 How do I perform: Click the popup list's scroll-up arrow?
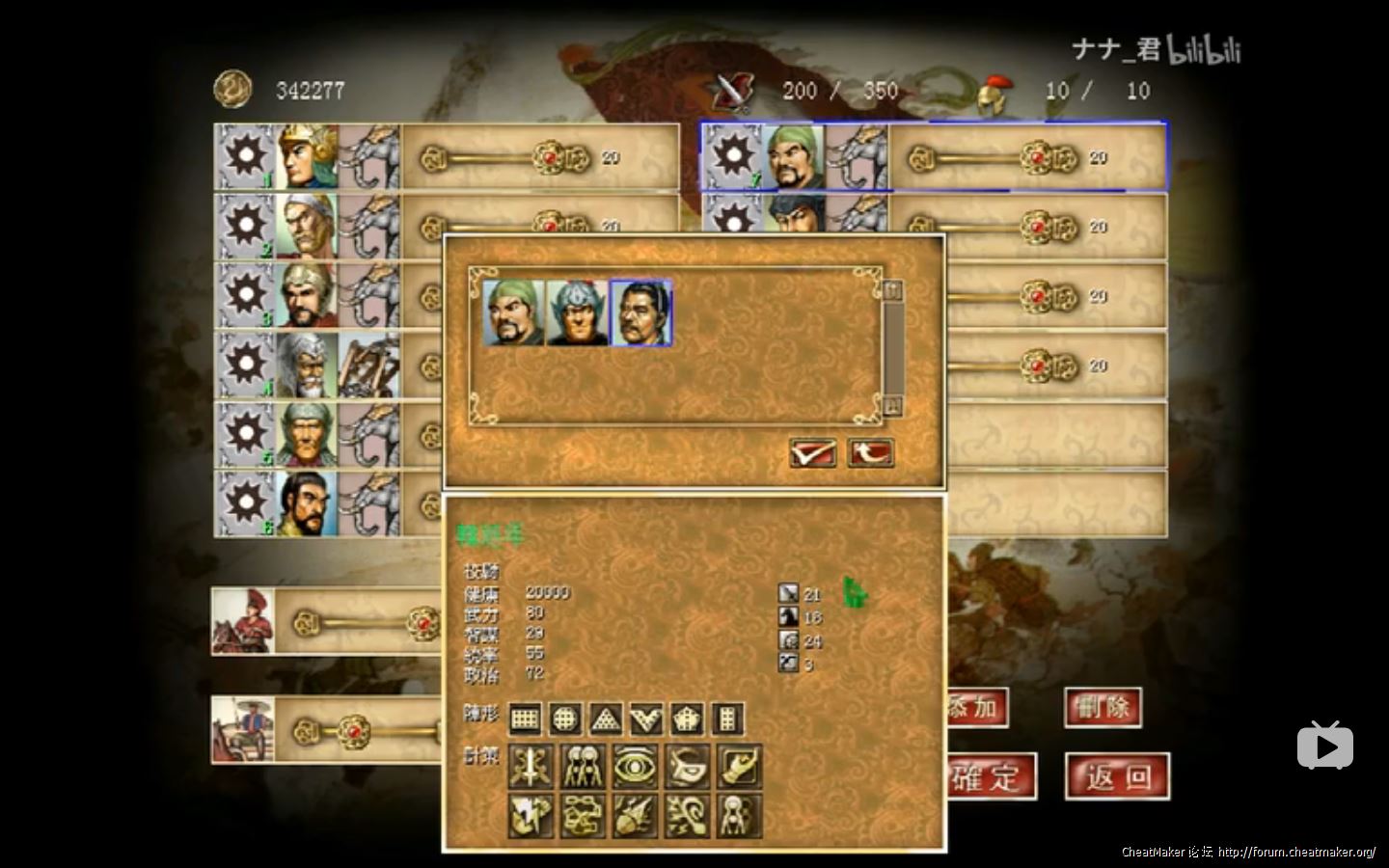892,289
